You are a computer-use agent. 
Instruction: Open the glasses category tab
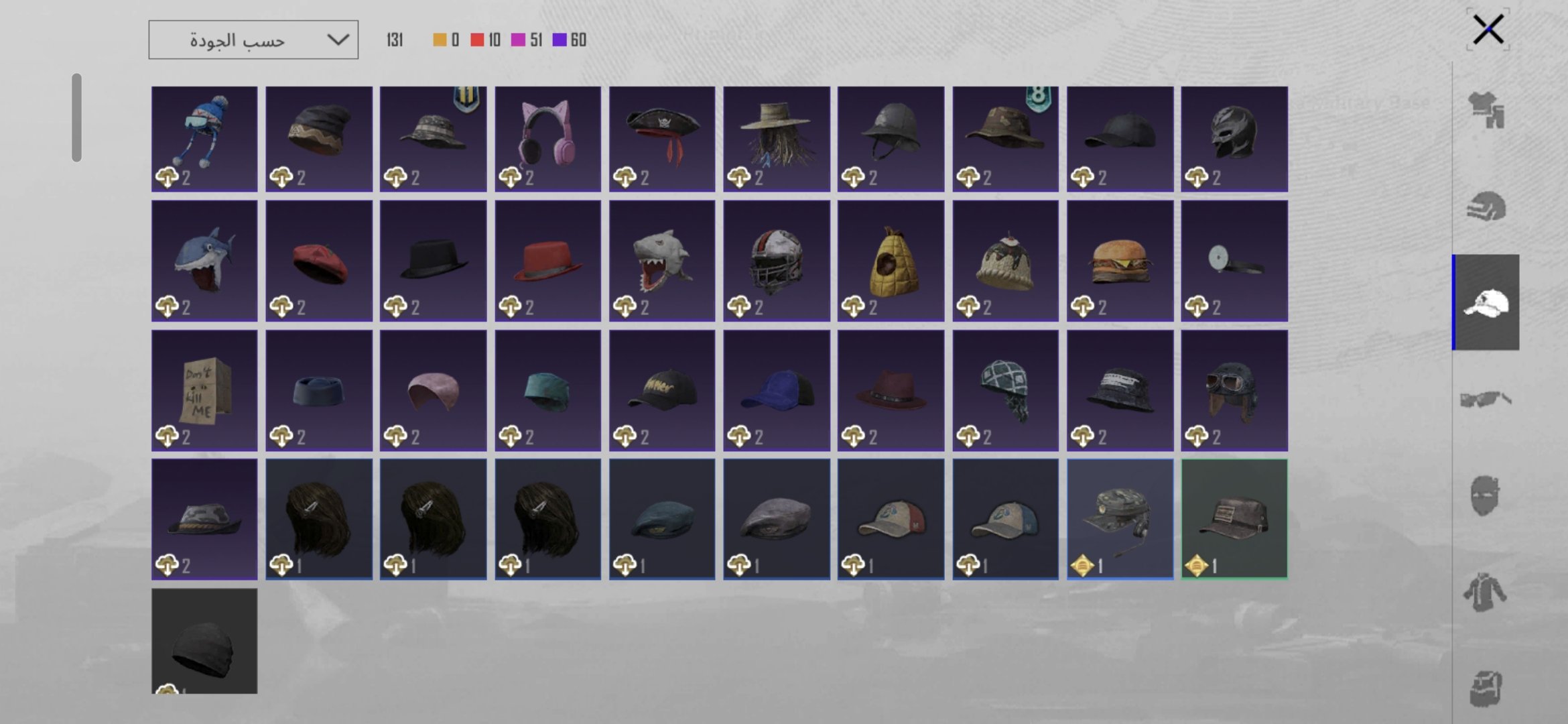[x=1486, y=400]
